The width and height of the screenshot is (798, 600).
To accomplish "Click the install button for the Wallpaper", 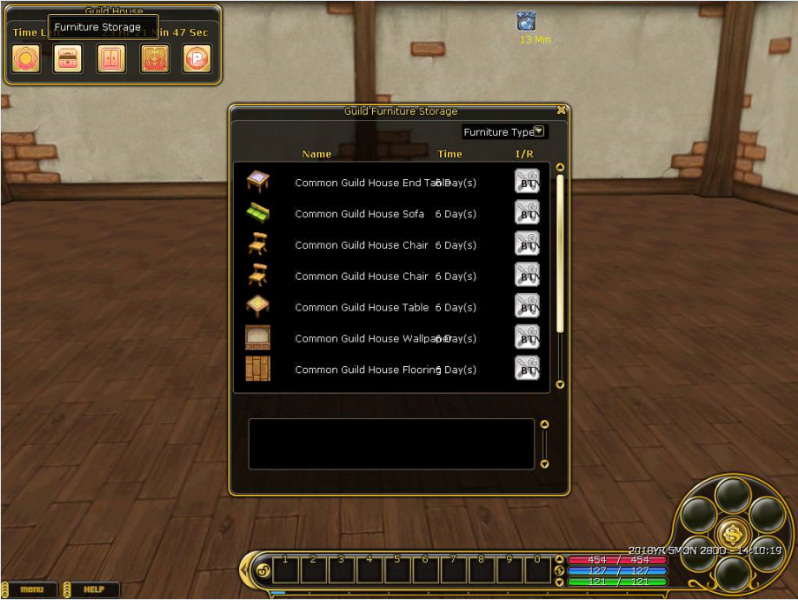I will tap(527, 336).
